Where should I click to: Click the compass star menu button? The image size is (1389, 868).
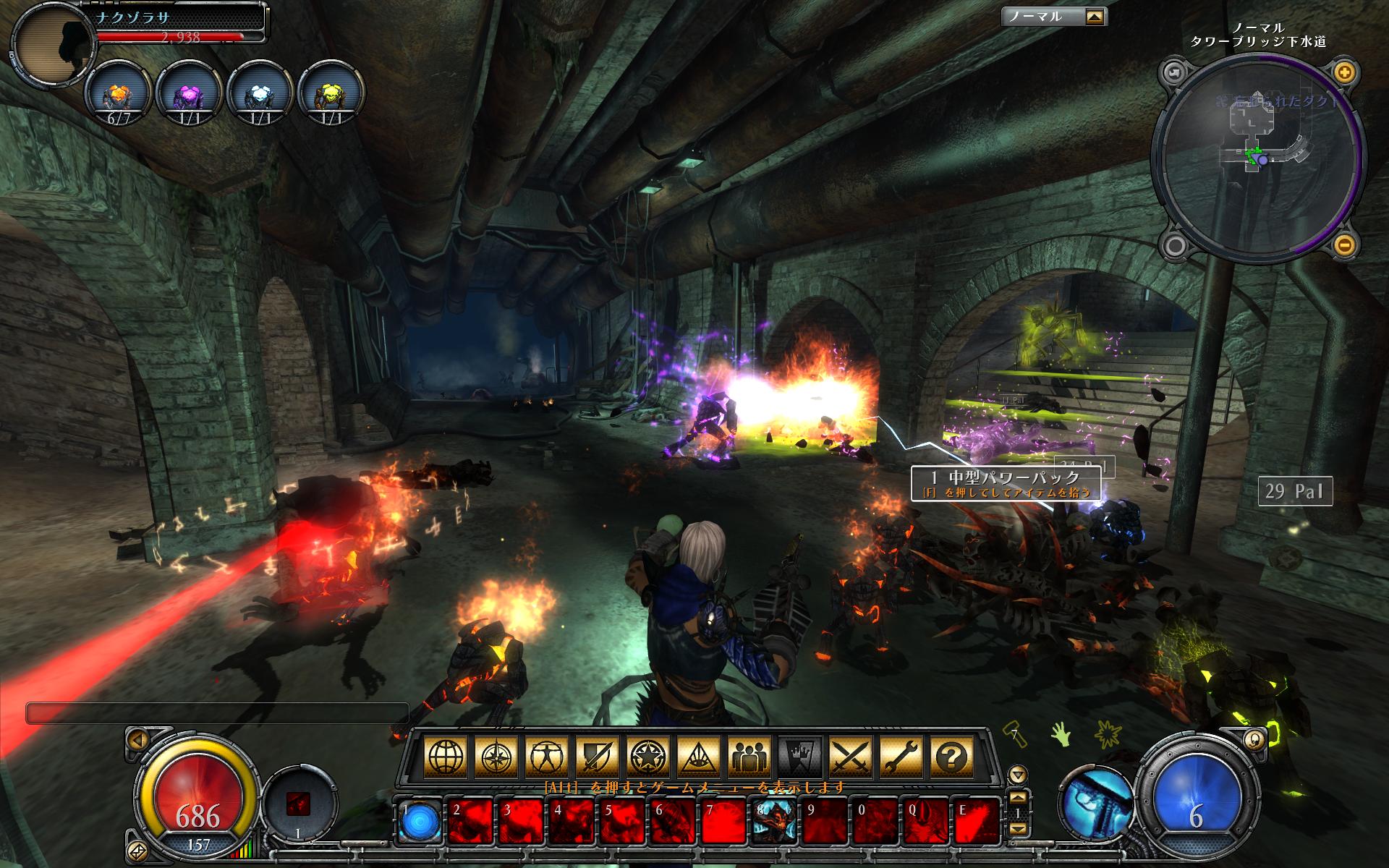pos(494,757)
